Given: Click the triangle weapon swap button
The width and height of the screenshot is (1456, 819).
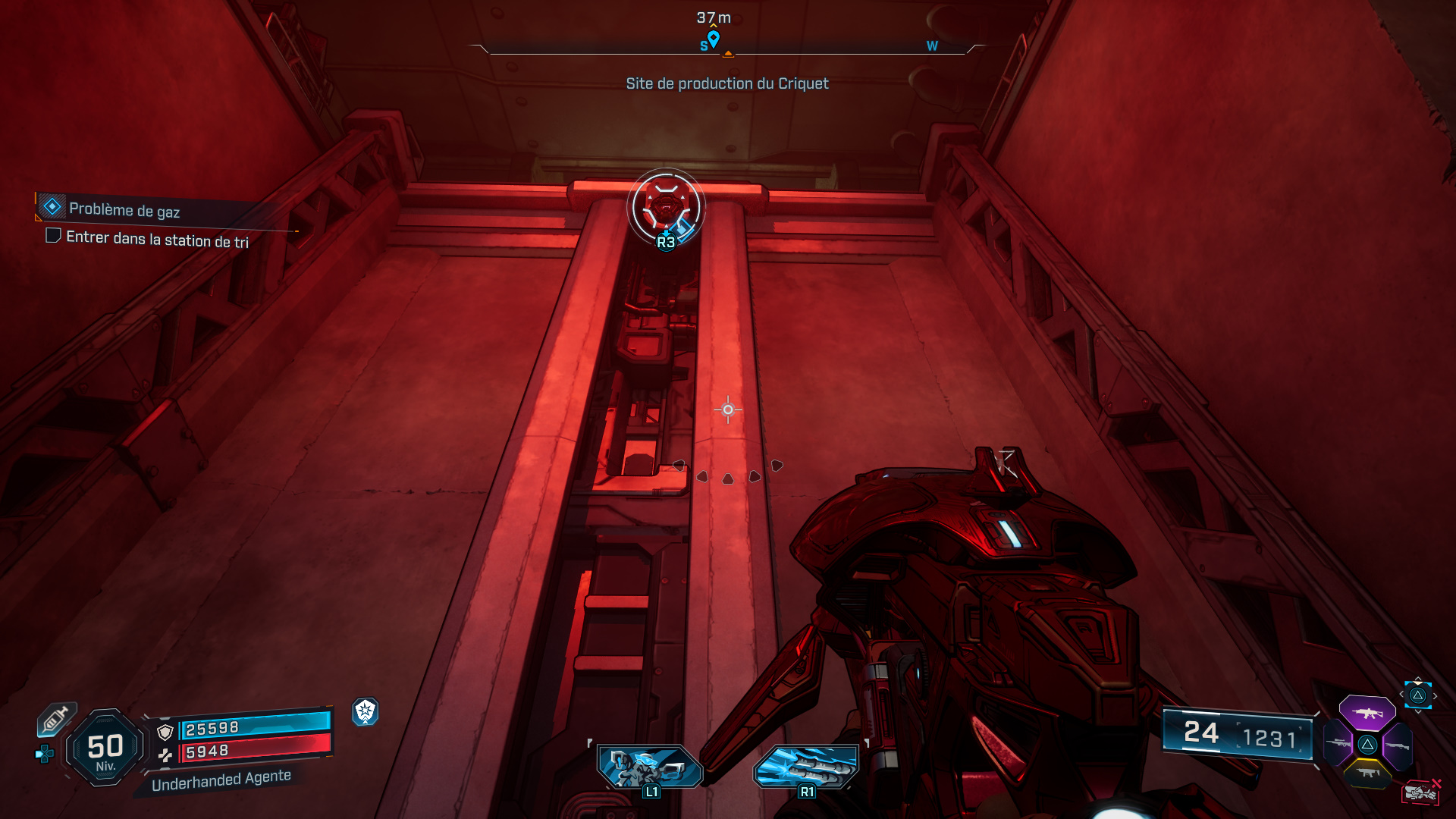Looking at the screenshot, I should pyautogui.click(x=1369, y=743).
